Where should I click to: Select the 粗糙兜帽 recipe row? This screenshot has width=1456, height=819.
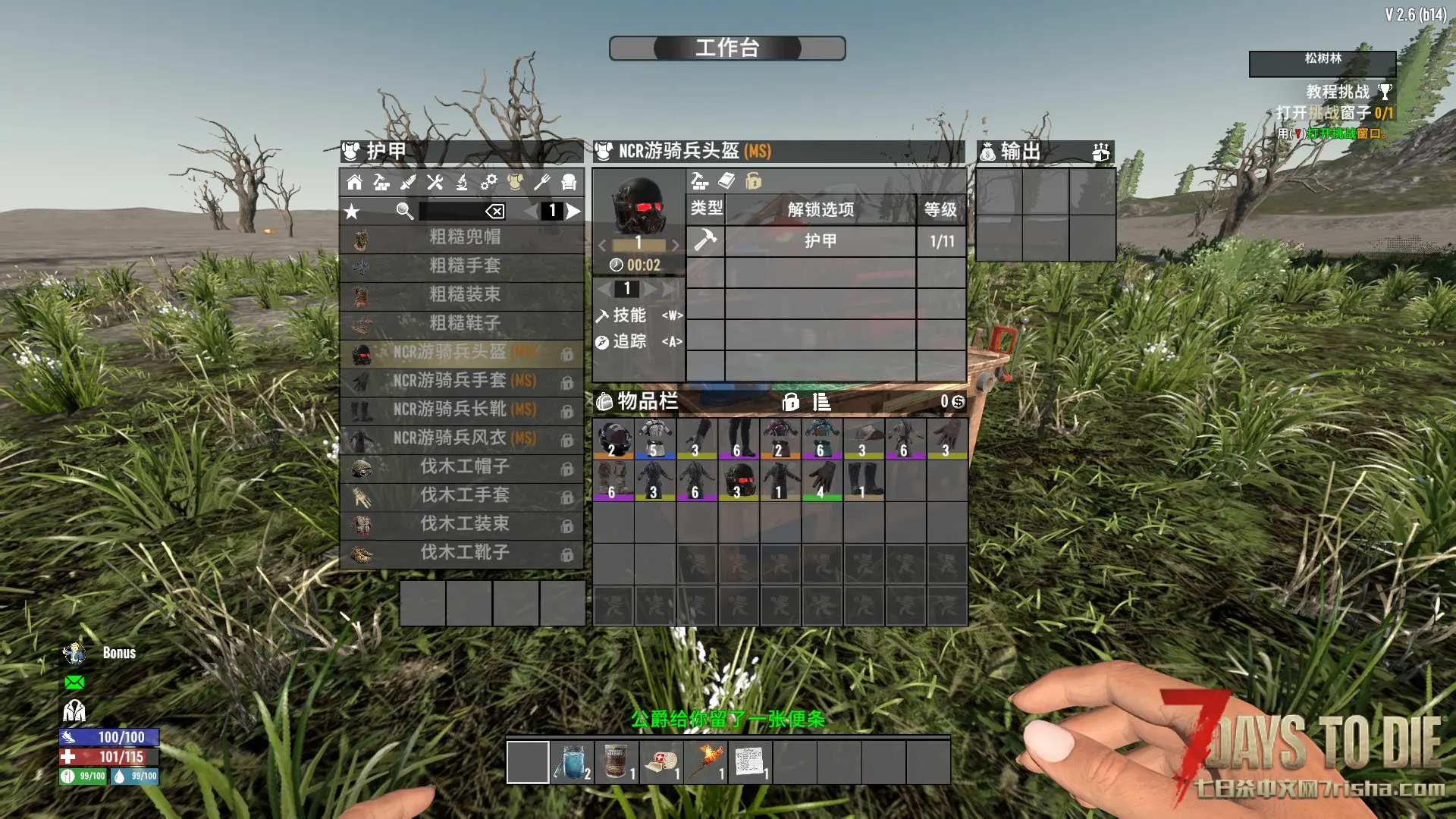tap(464, 237)
